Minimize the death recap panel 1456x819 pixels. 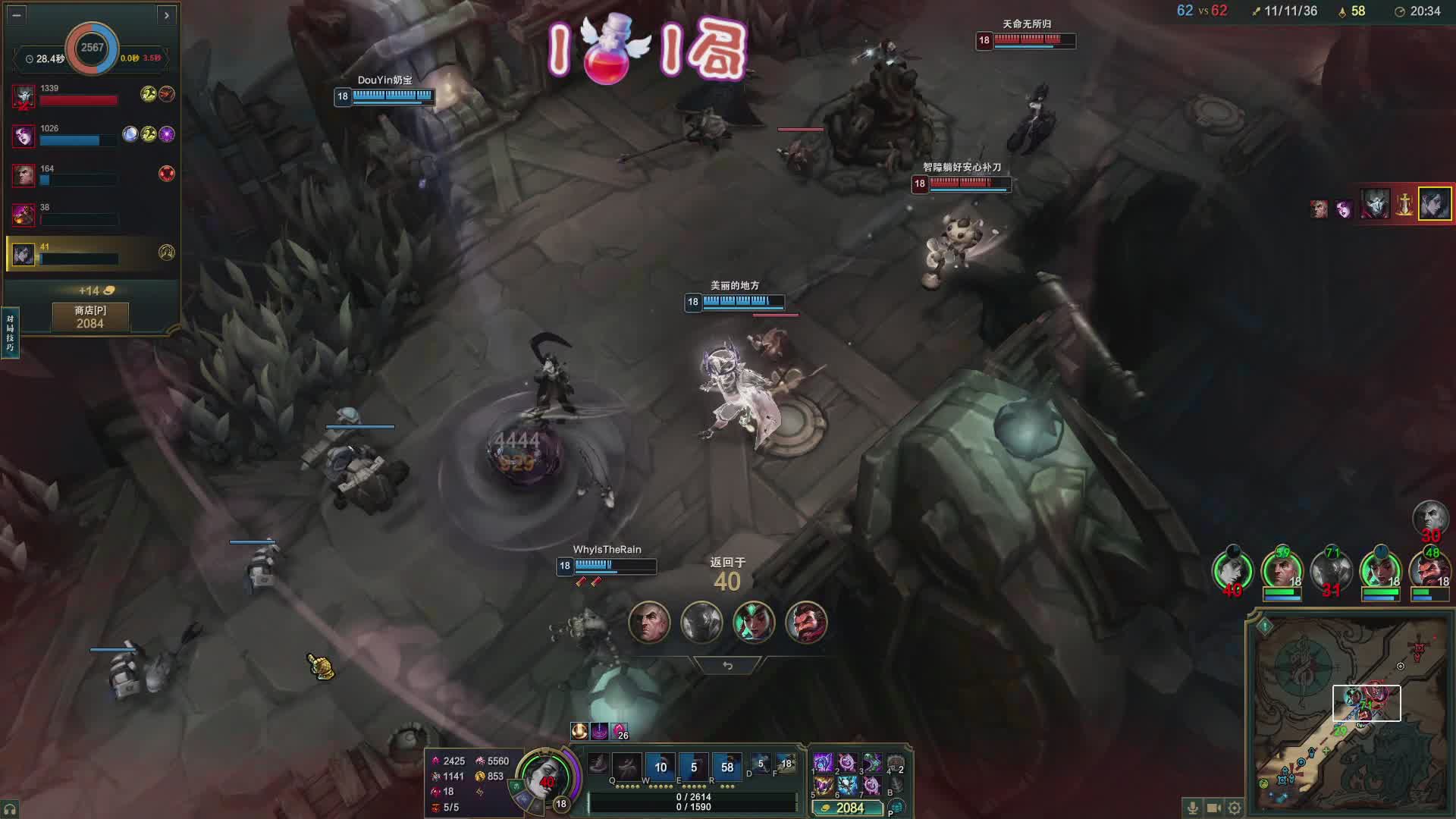pos(17,14)
